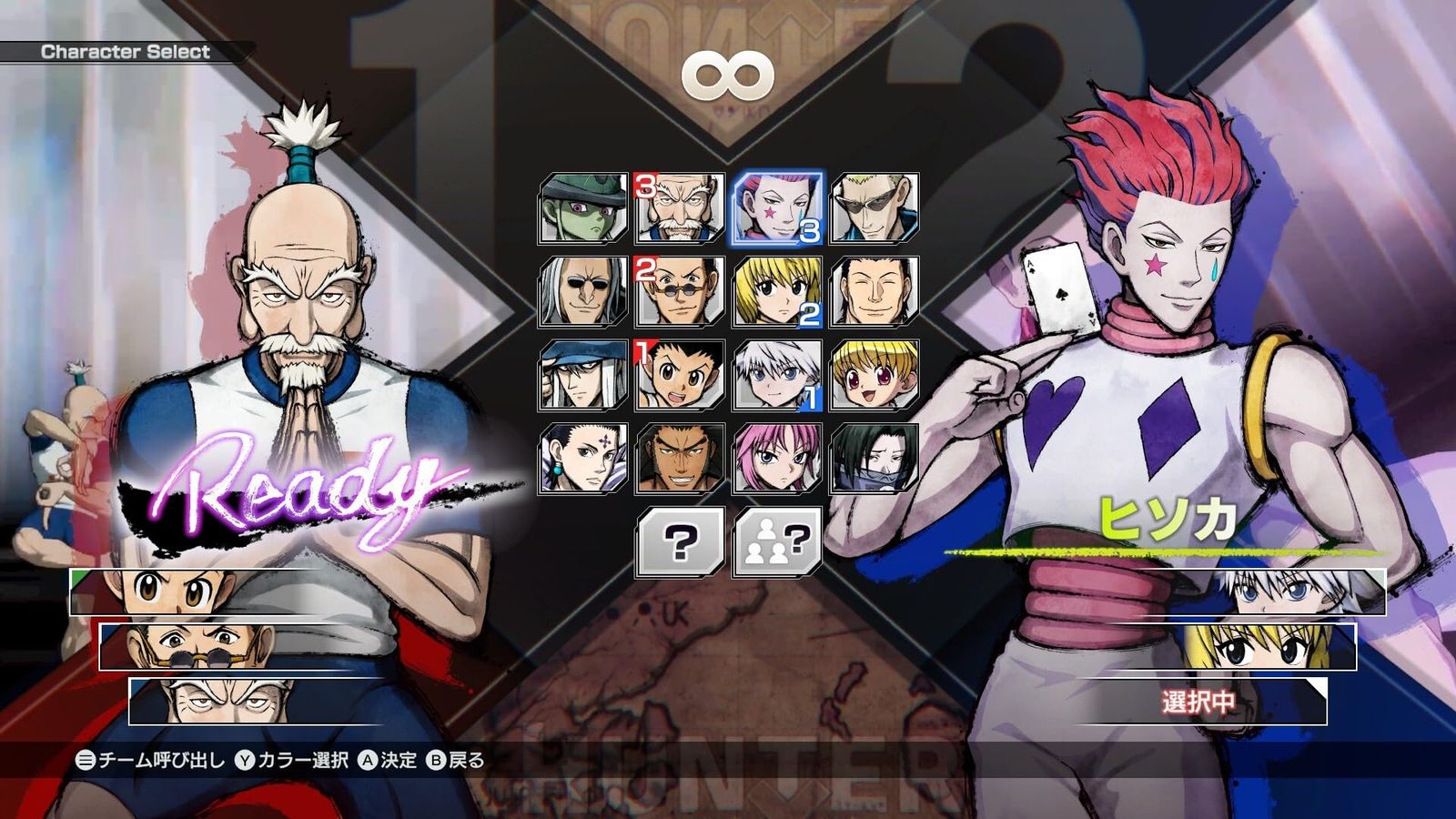
Task: Pick Chrollo with the cross forehead mark
Action: [583, 458]
